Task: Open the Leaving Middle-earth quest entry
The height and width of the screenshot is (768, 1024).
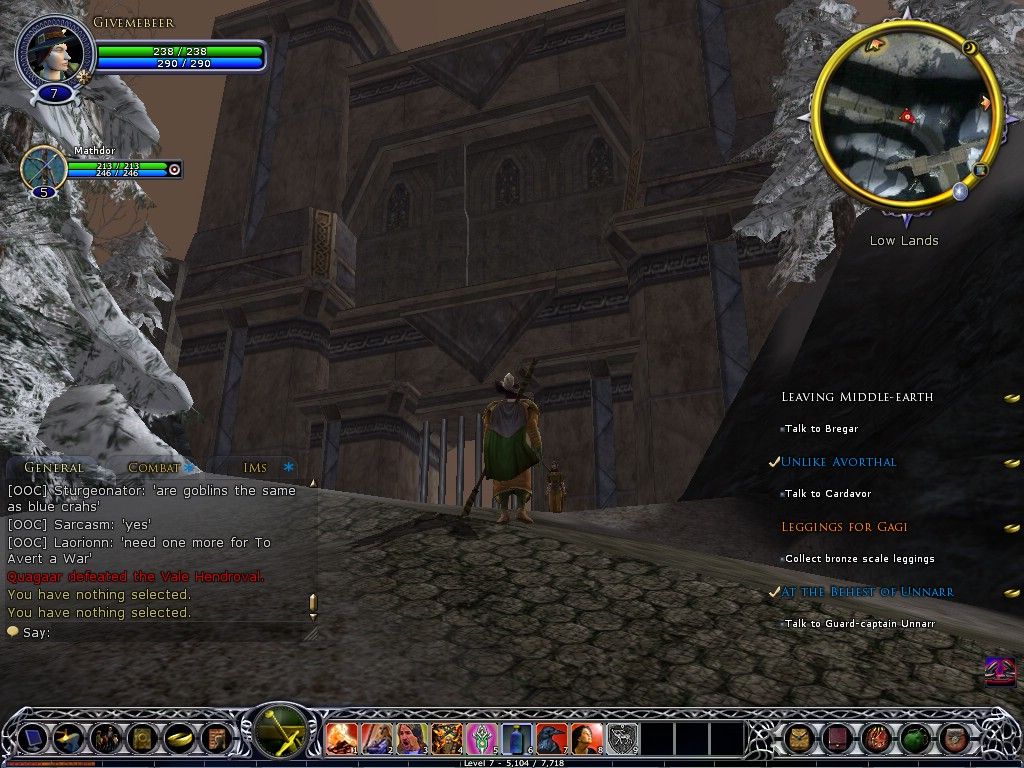Action: (857, 397)
